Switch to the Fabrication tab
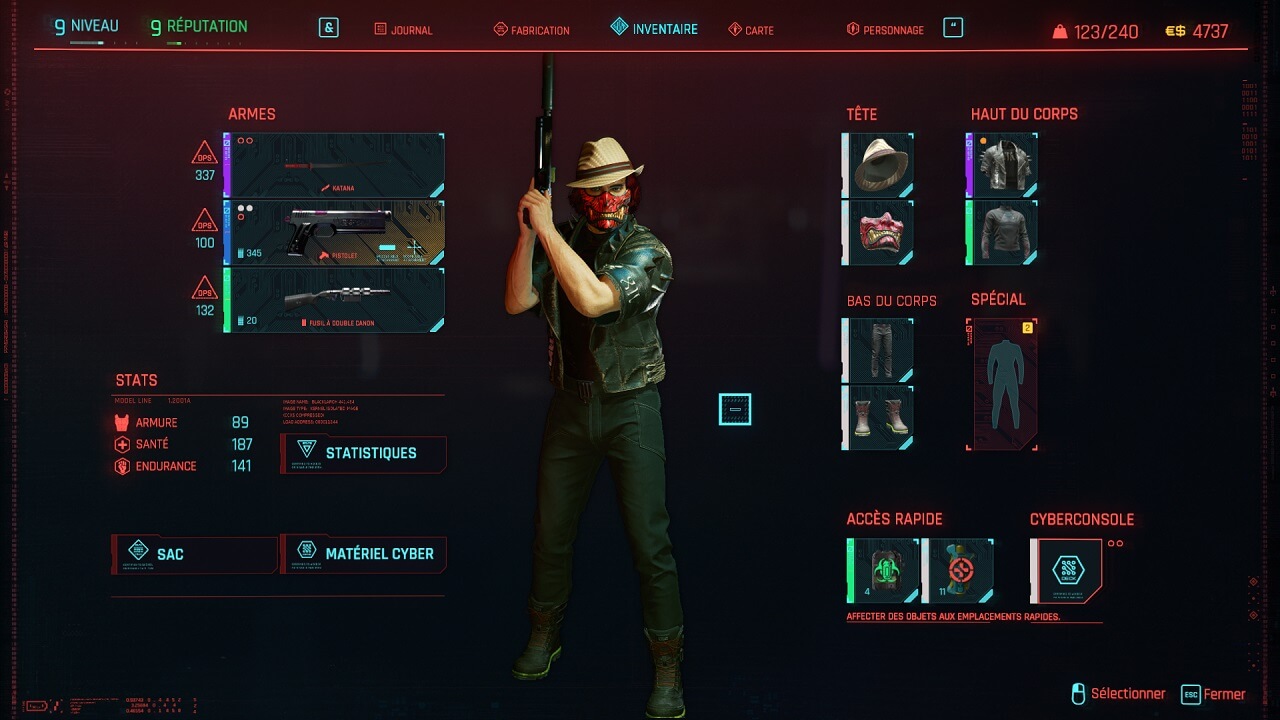 [x=532, y=30]
